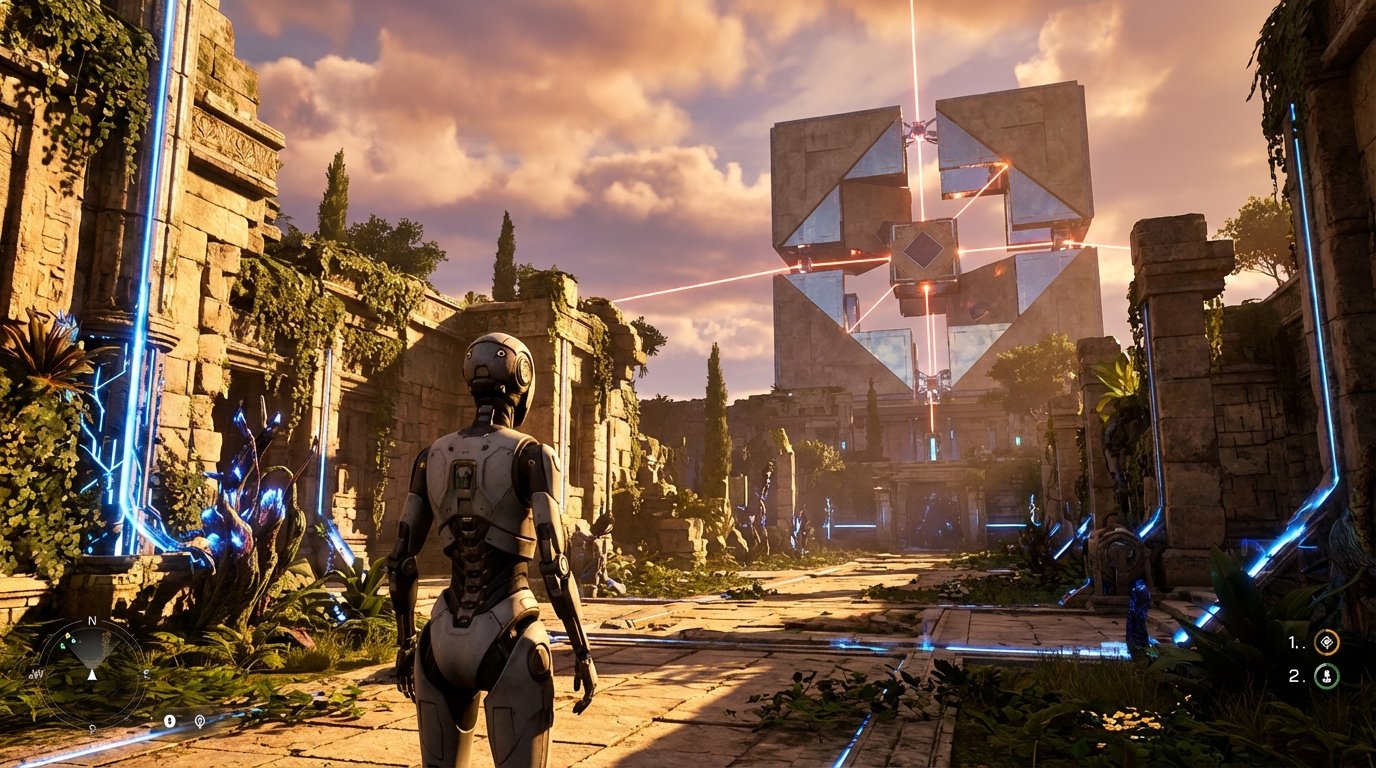Click the hotkey number 1 label
This screenshot has width=1376, height=768.
1292,642
